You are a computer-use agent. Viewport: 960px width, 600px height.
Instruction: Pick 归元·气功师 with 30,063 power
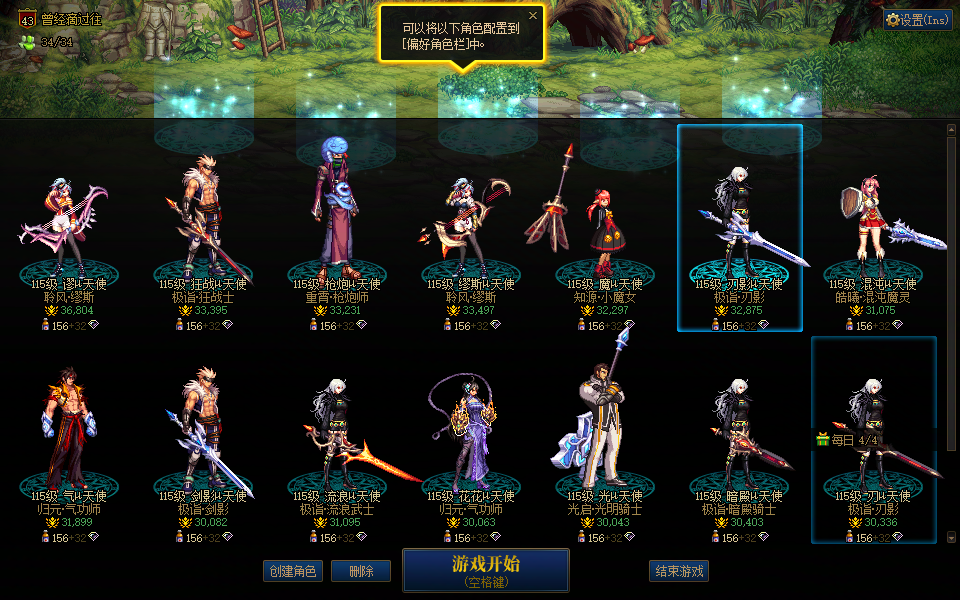point(470,440)
